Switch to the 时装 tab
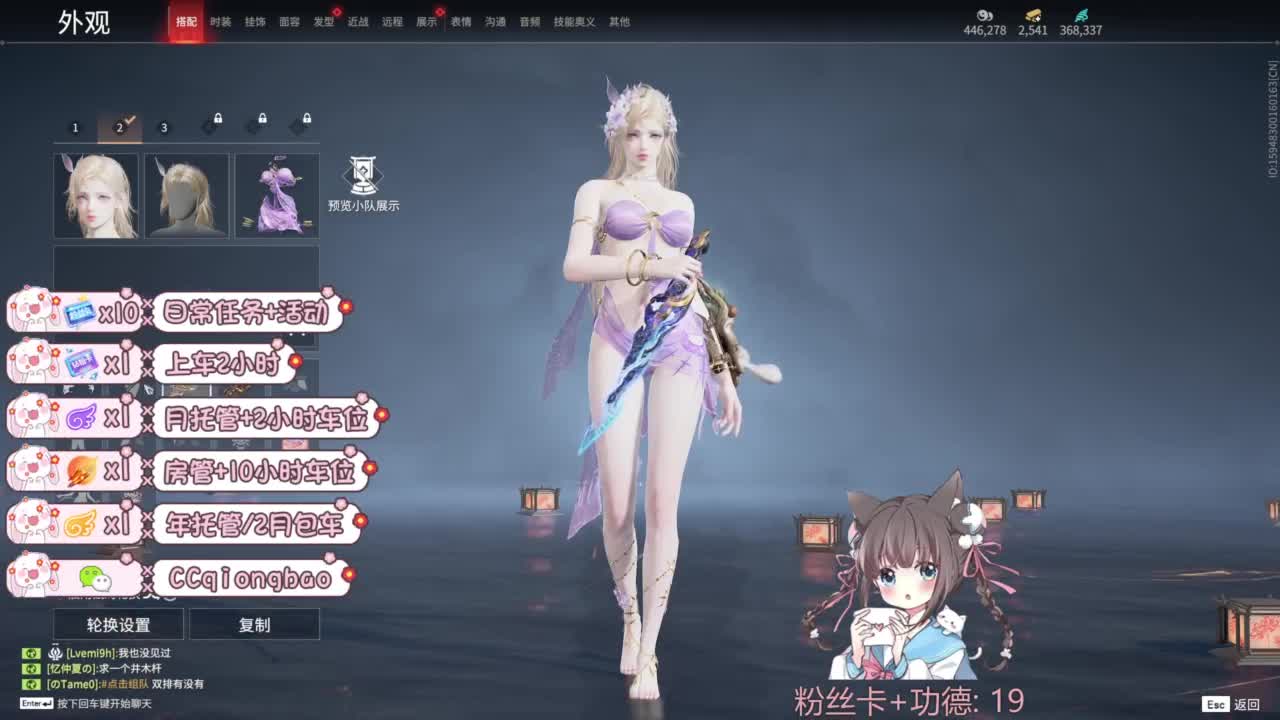This screenshot has width=1280, height=720. [219, 19]
